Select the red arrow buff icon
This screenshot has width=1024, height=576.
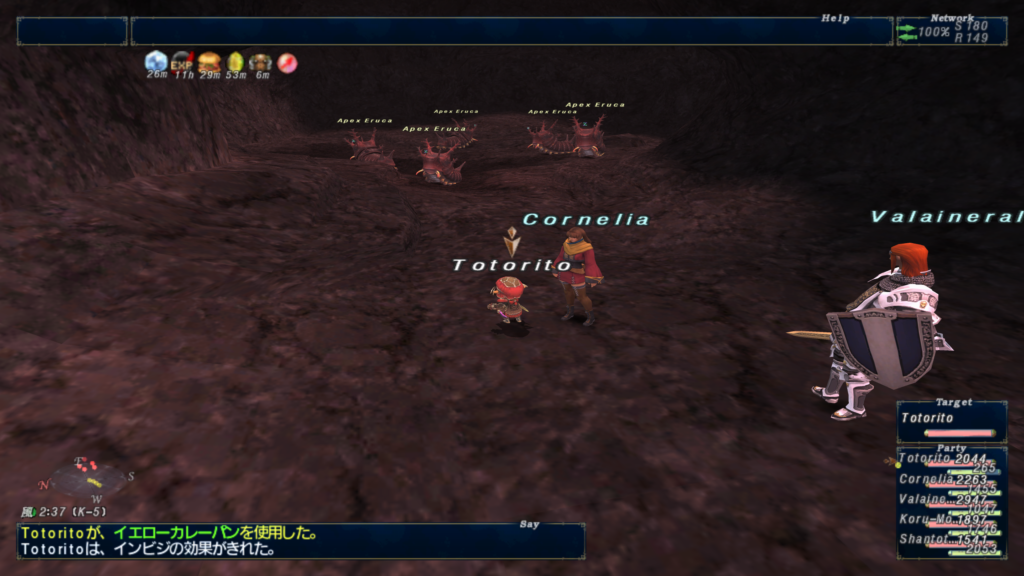[287, 62]
